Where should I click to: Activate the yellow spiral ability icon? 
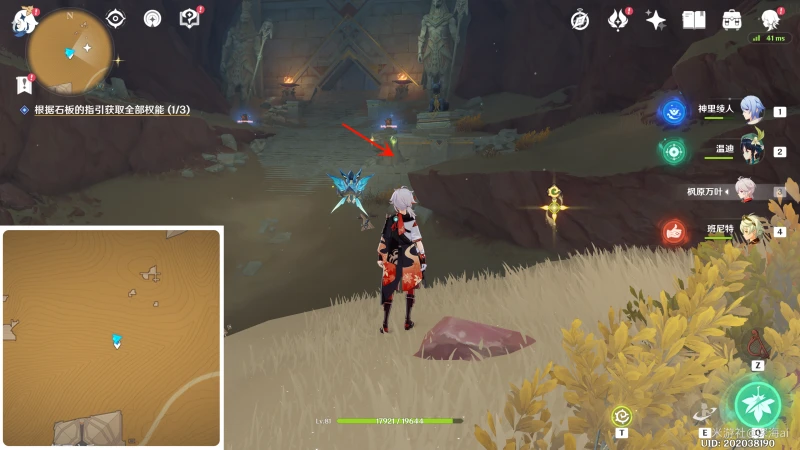(621, 415)
